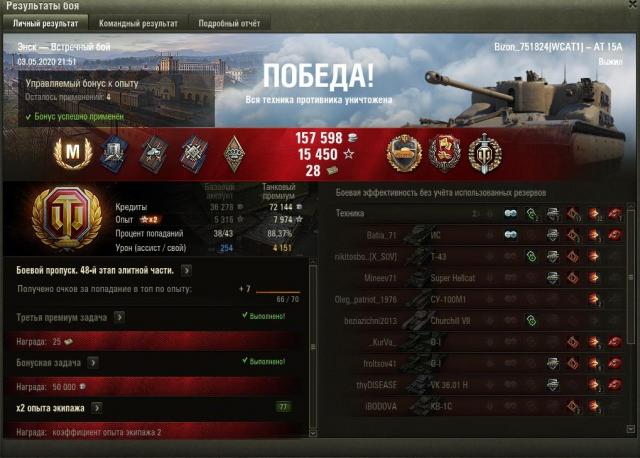Sort the list by Техника column
The image size is (640, 458).
click(x=351, y=213)
